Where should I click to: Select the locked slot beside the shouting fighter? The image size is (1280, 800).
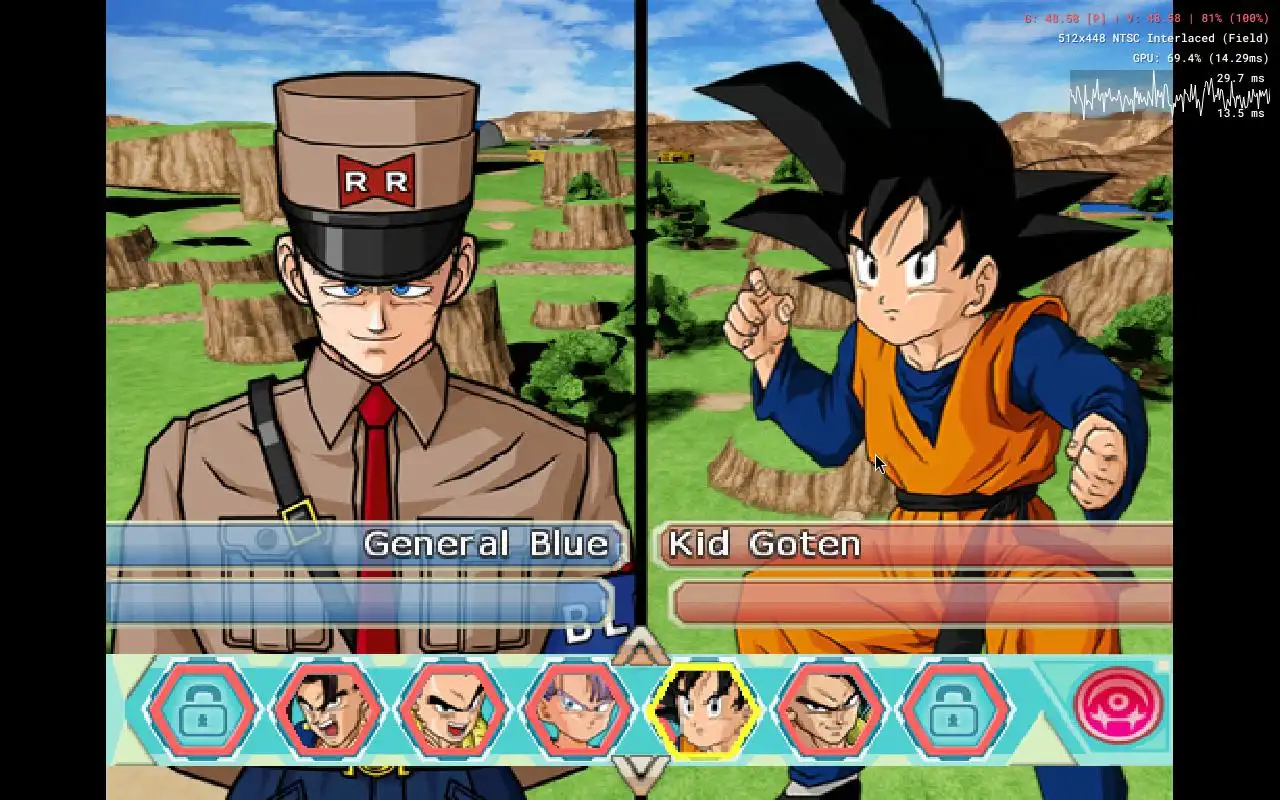tap(203, 710)
